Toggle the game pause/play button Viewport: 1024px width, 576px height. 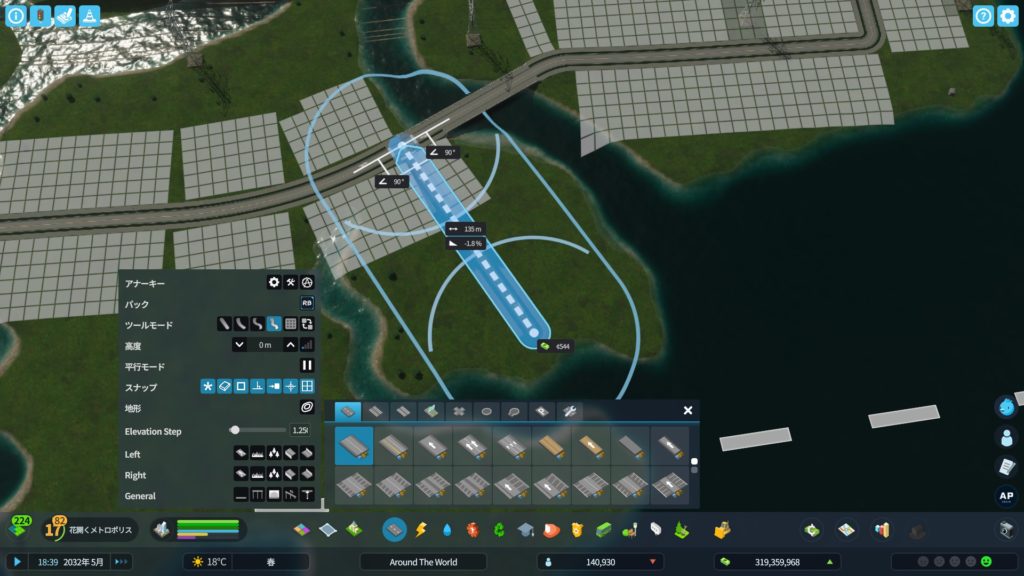tap(17, 562)
